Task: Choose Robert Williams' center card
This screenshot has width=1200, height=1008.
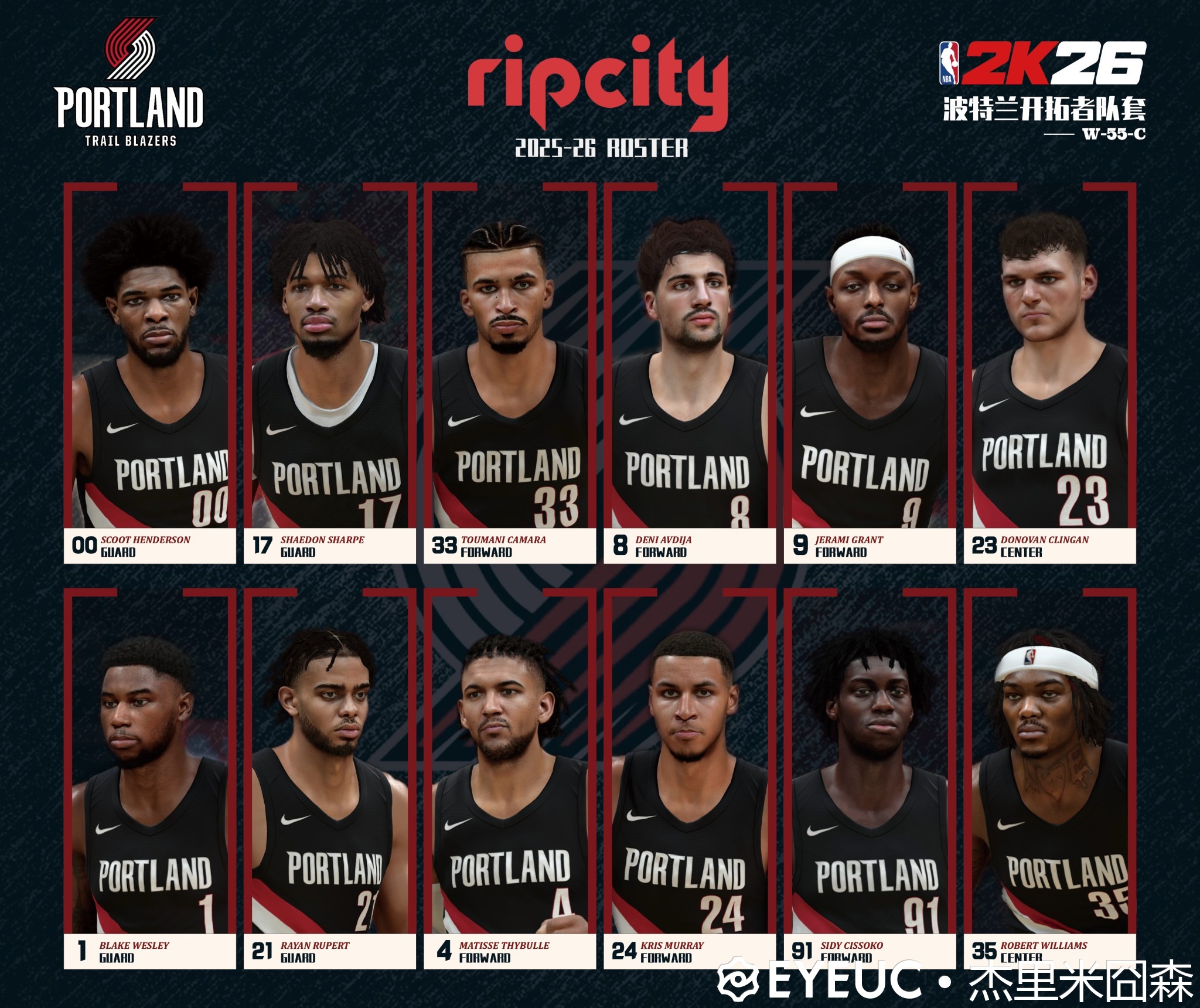Action: pyautogui.click(x=1049, y=779)
